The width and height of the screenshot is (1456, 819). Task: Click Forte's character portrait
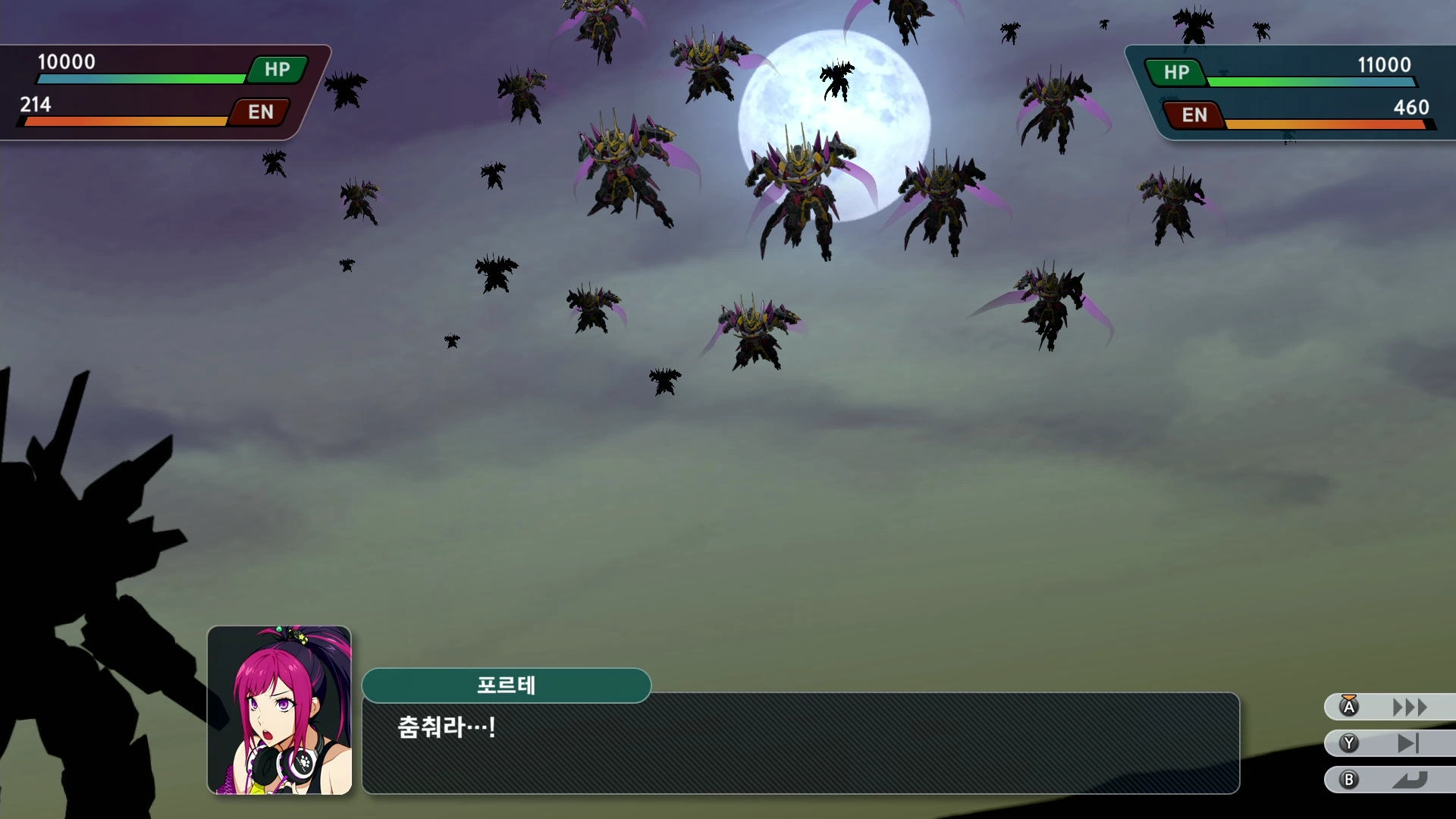click(278, 713)
